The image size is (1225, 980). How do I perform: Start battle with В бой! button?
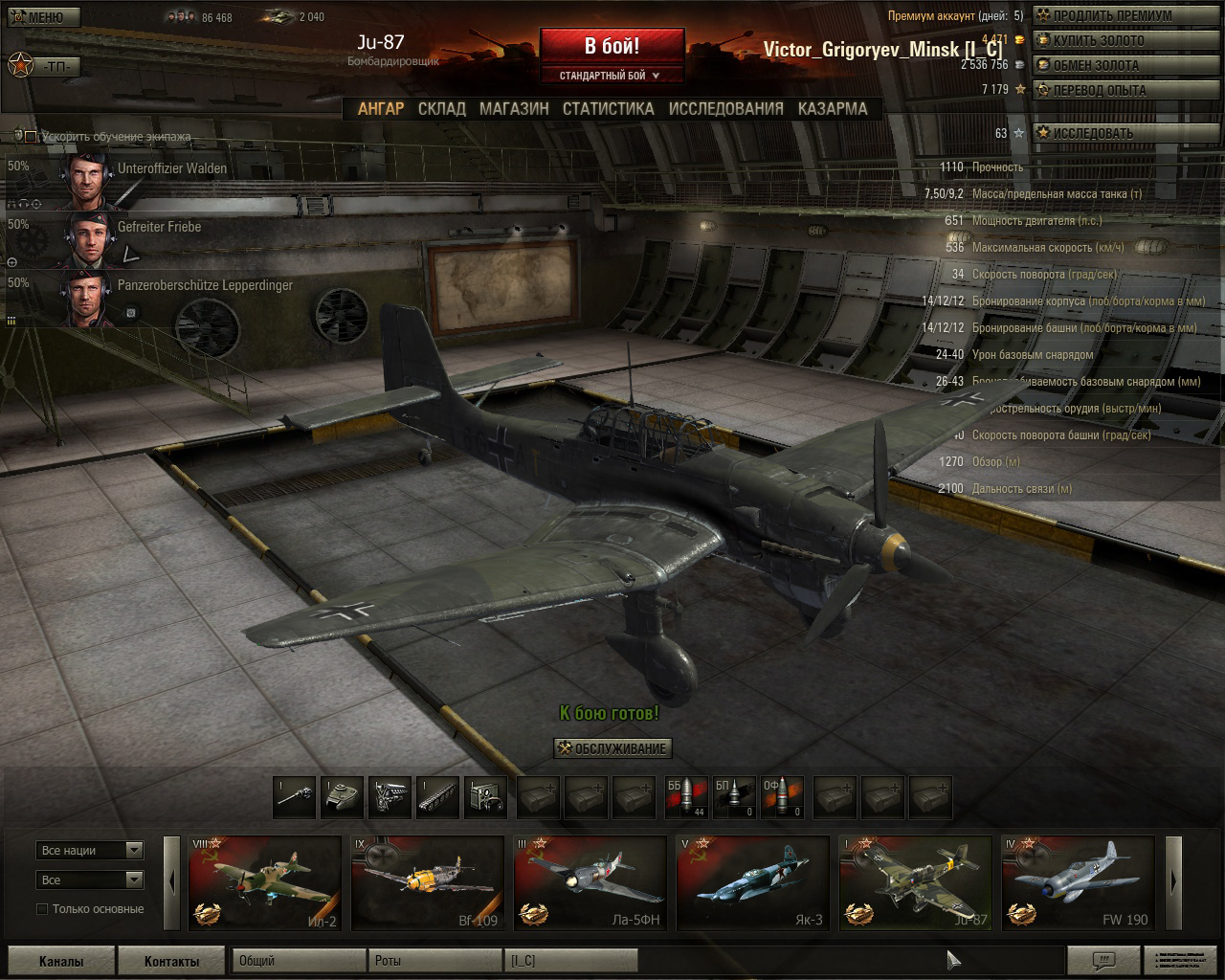click(x=612, y=45)
